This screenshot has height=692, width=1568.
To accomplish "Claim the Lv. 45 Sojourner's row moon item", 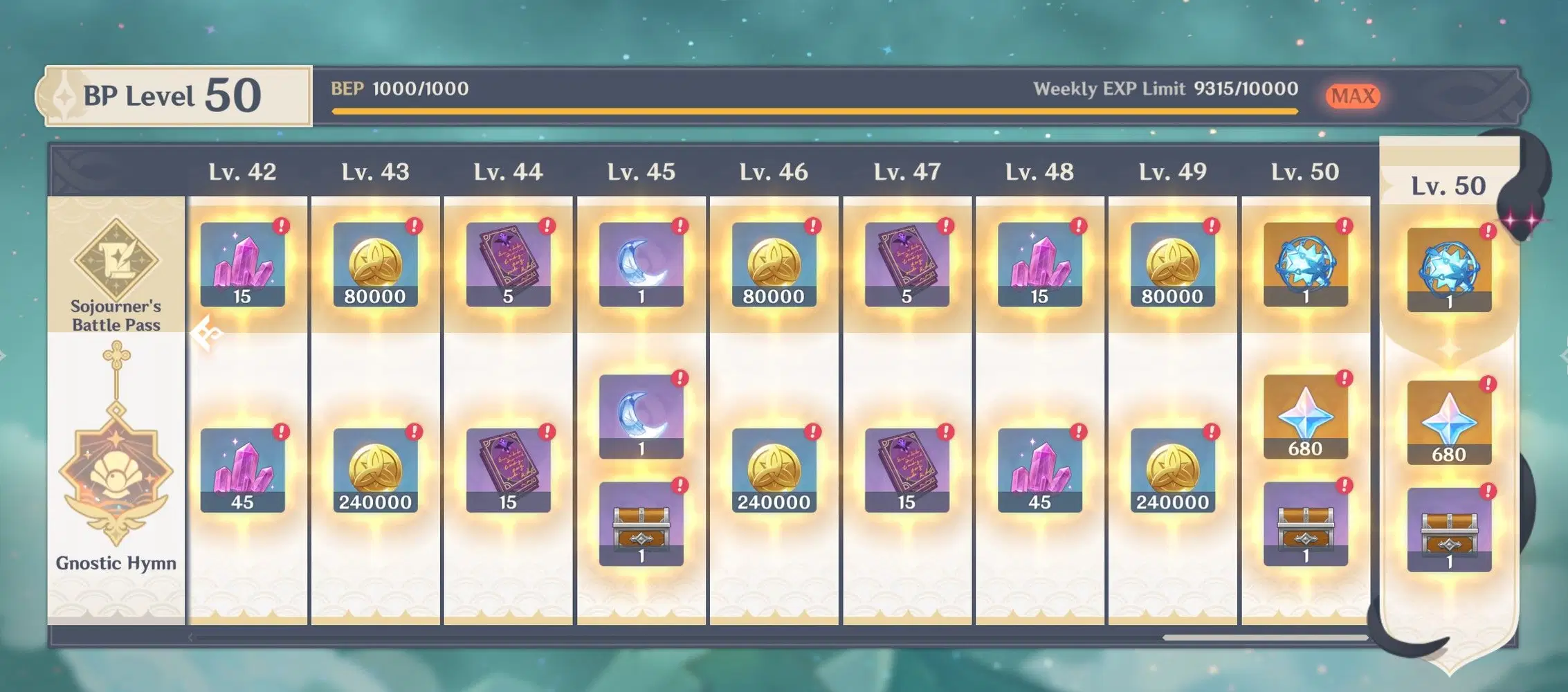I will 641,264.
